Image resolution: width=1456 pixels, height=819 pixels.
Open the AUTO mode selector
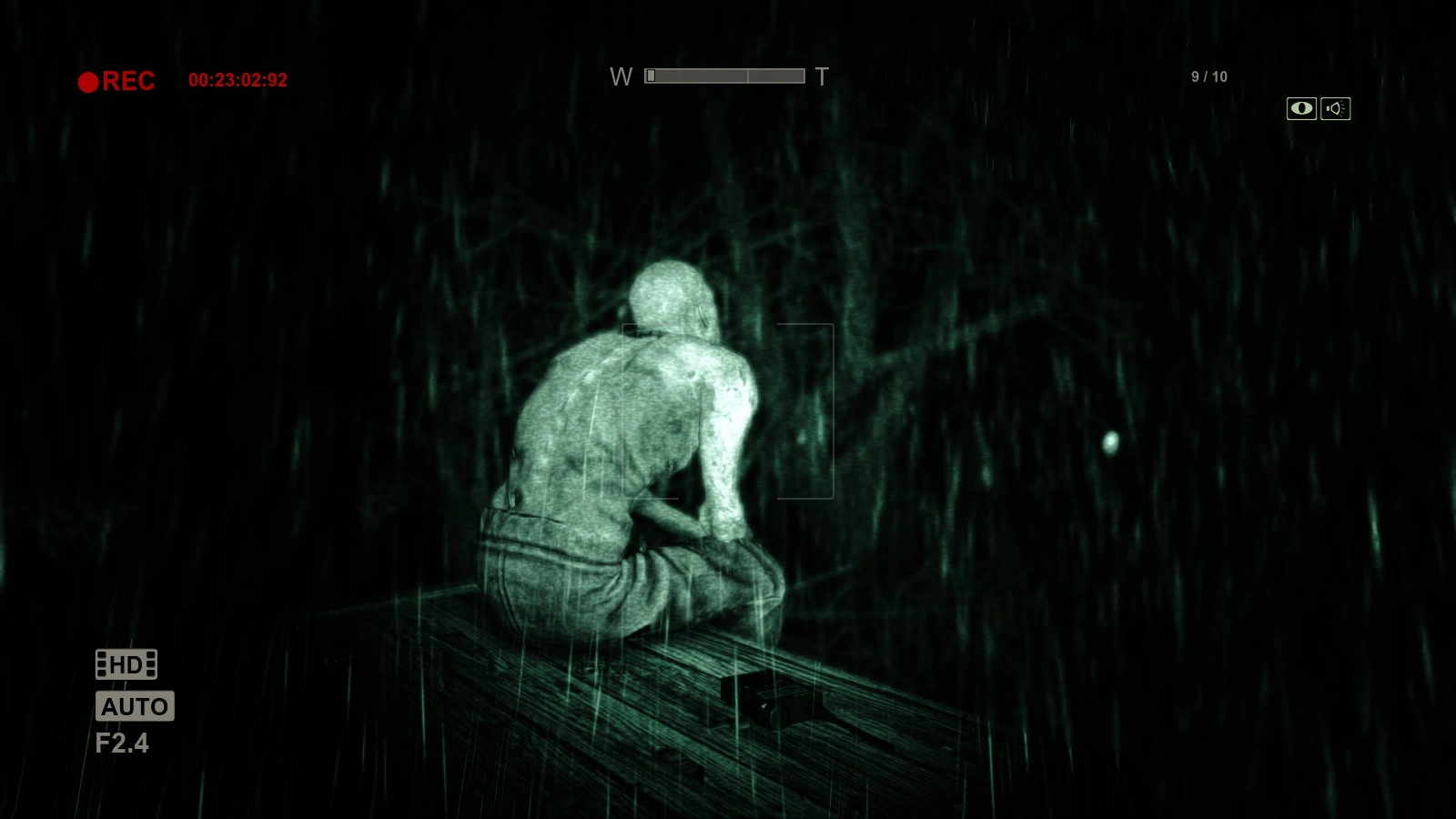coord(135,706)
